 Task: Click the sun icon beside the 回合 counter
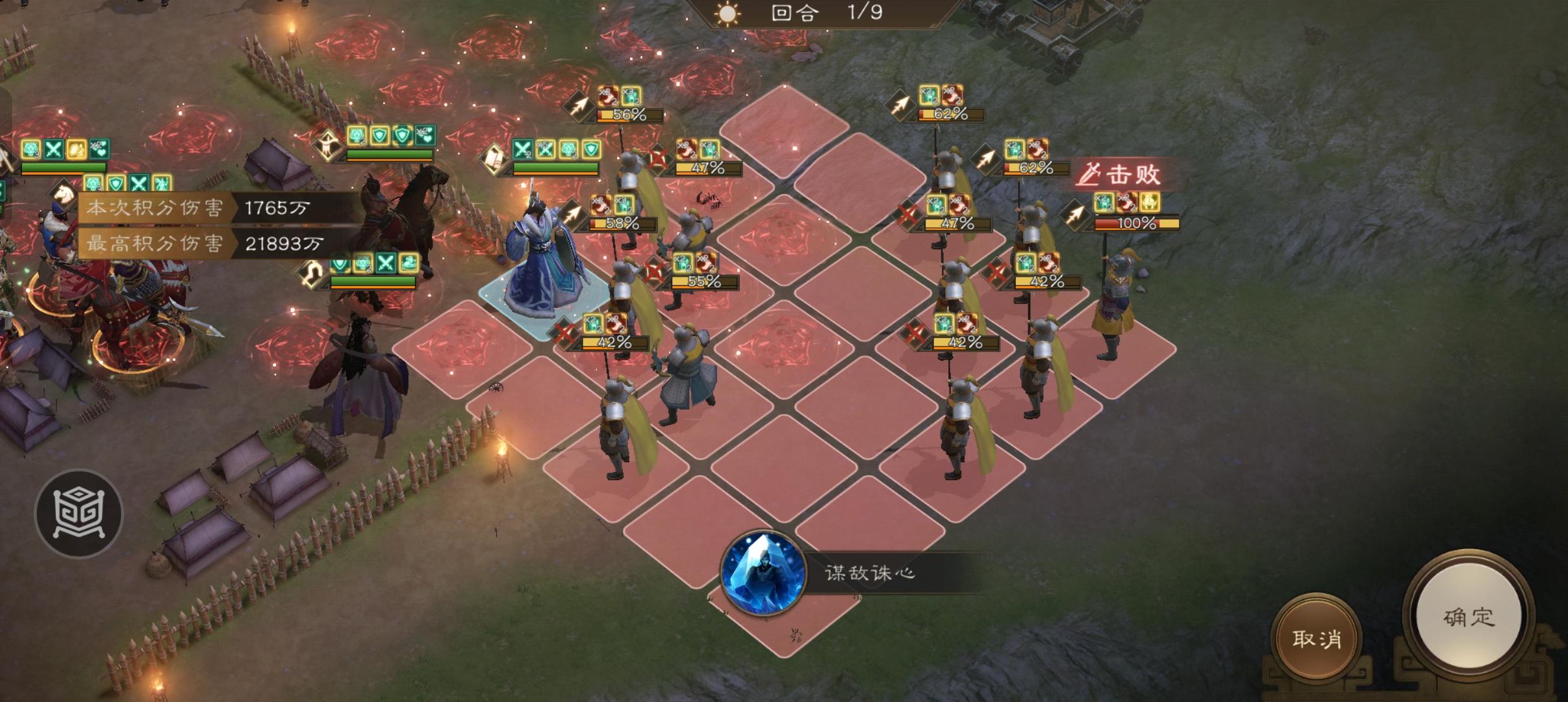click(x=726, y=15)
